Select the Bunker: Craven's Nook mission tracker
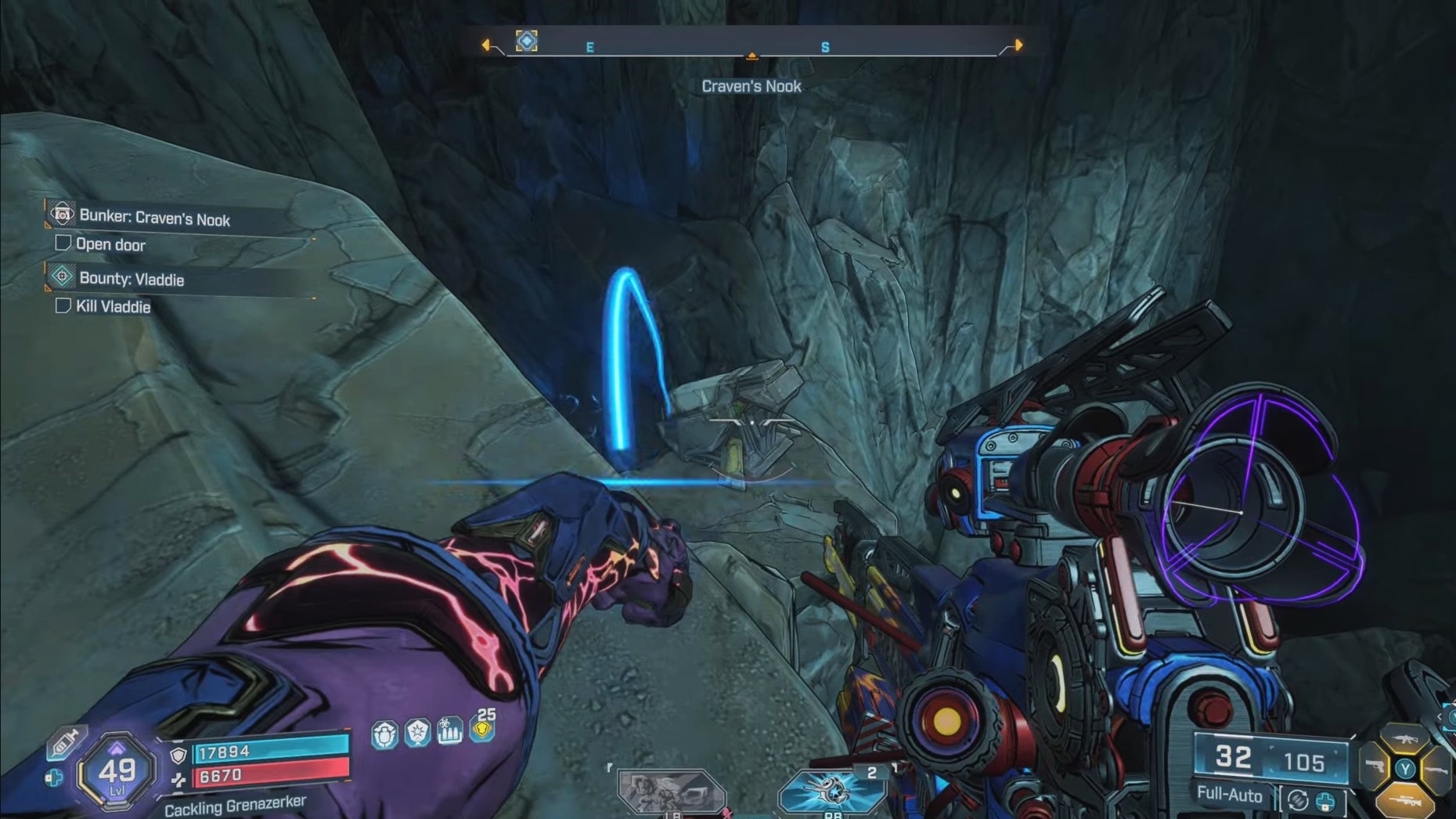The image size is (1456, 819). coord(154,218)
